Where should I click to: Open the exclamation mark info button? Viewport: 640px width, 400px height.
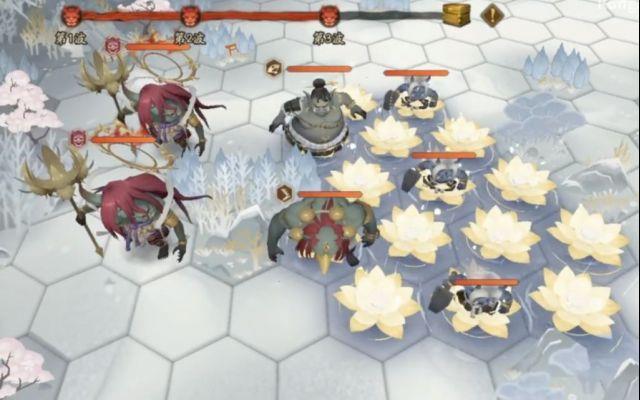(x=492, y=15)
